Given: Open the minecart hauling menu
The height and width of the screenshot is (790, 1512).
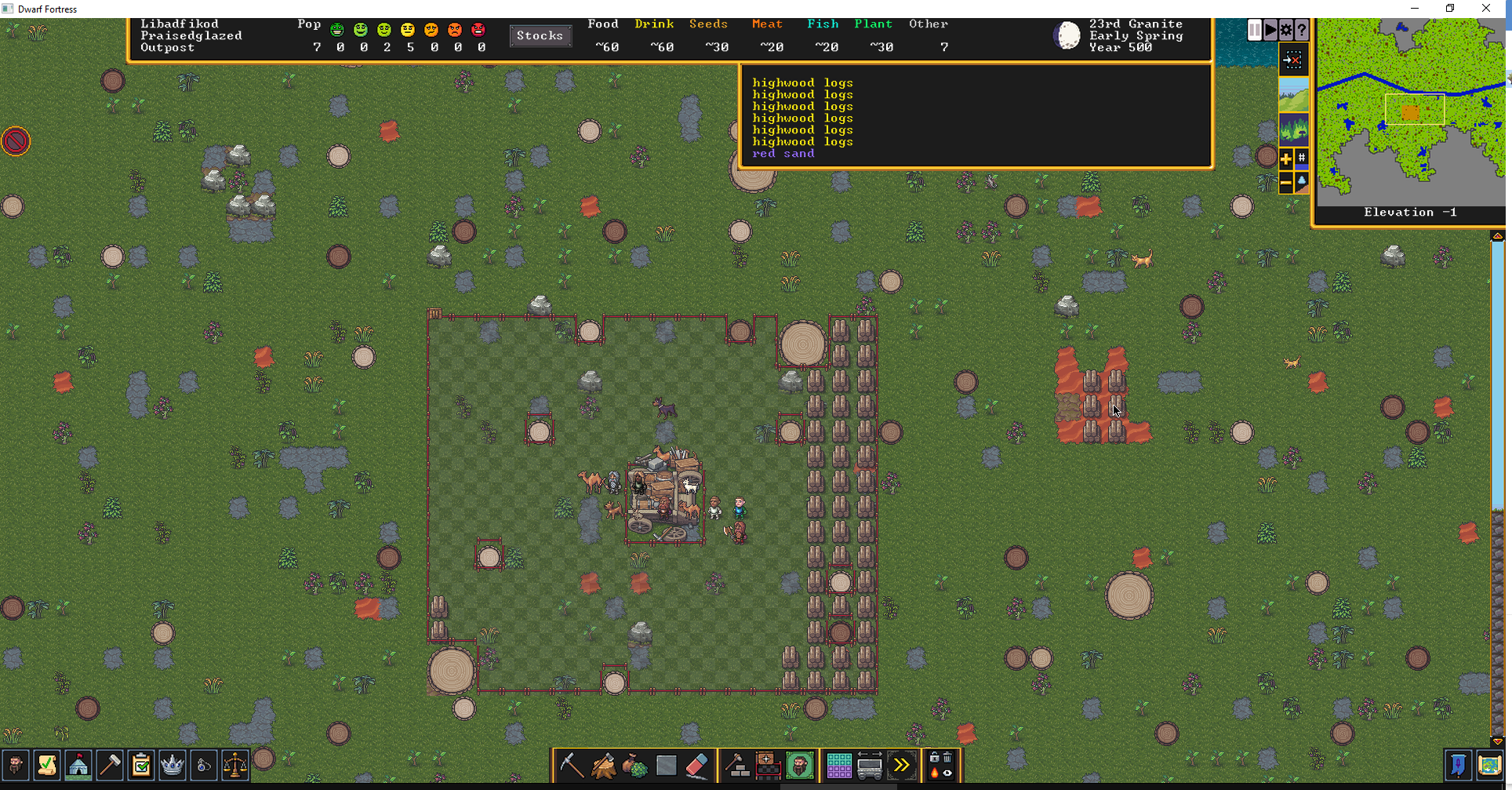Looking at the screenshot, I should (870, 765).
